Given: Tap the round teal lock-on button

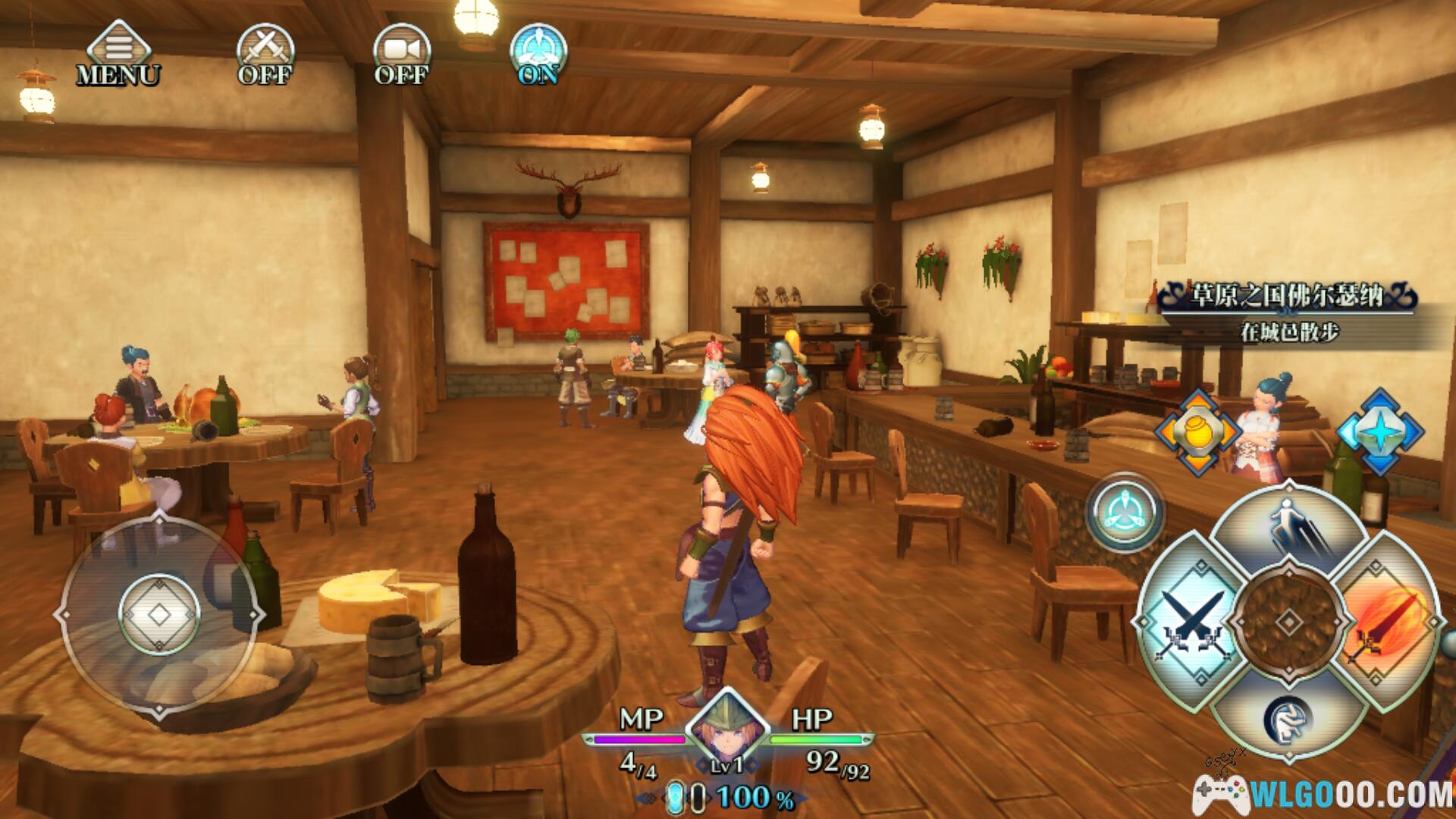Looking at the screenshot, I should [1125, 512].
